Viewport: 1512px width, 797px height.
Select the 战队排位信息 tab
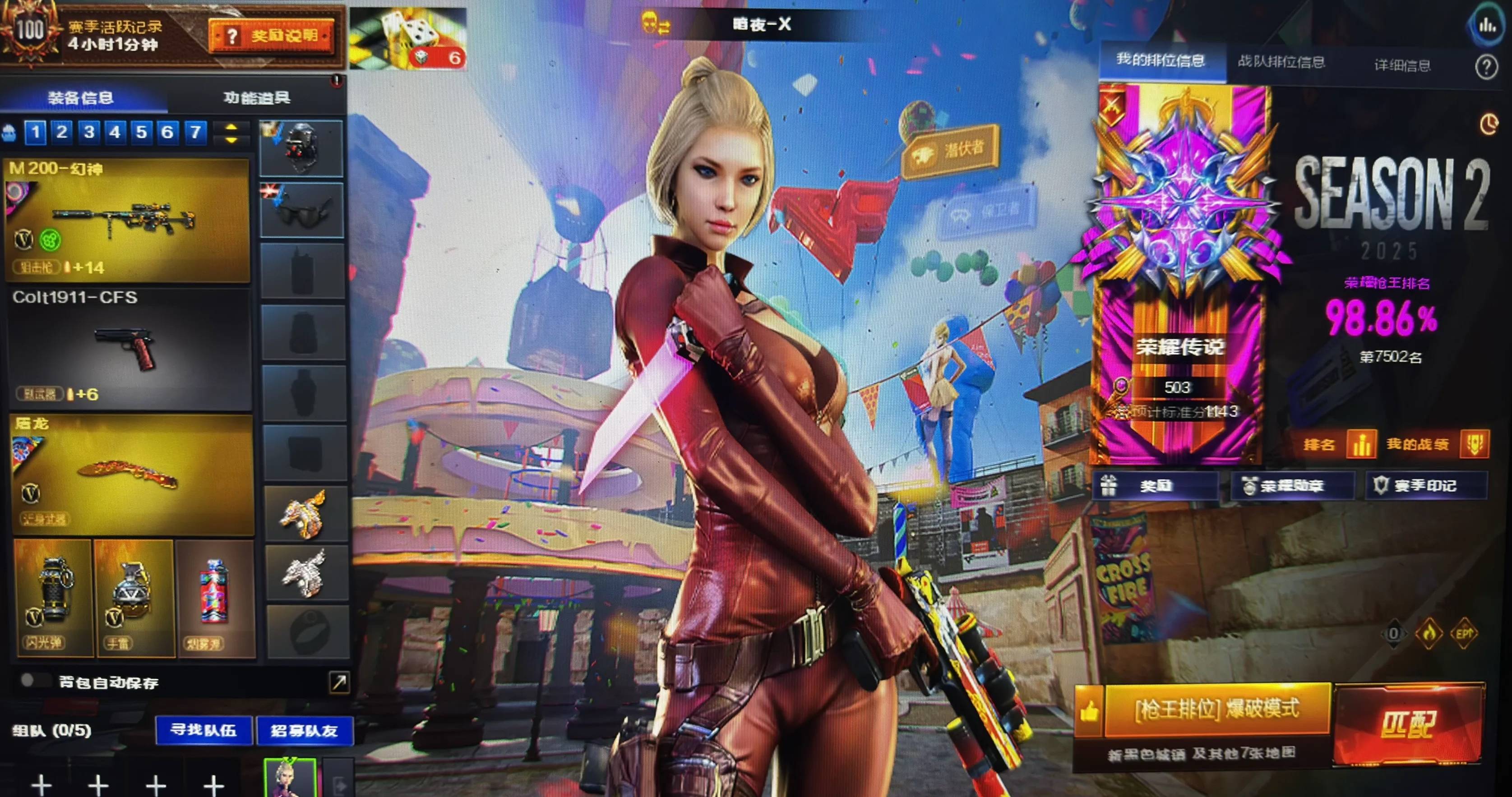tap(1281, 62)
